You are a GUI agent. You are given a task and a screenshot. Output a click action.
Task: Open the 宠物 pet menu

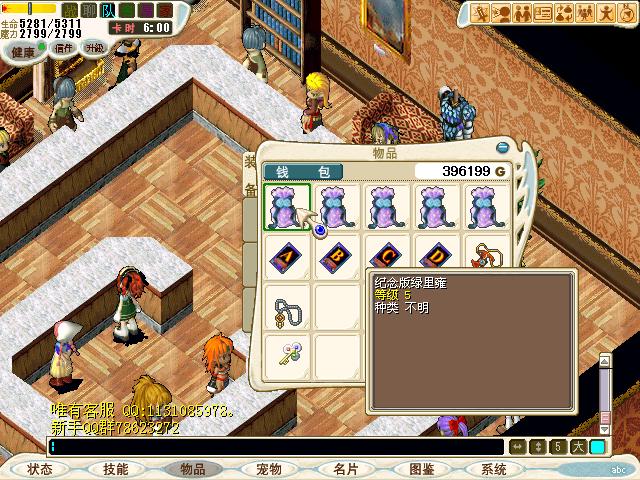(269, 469)
